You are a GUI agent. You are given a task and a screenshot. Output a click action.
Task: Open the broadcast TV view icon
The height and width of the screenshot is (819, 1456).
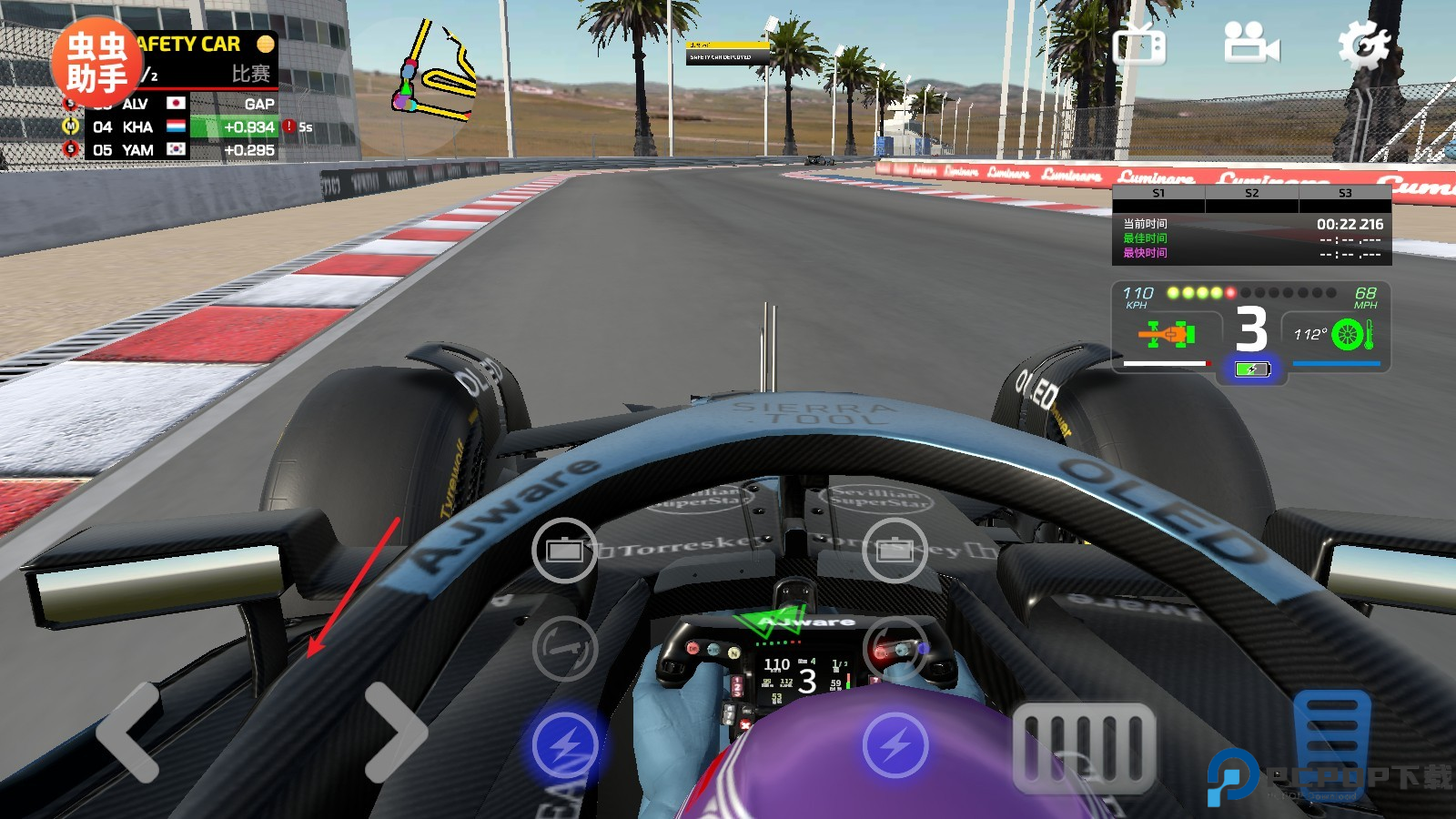coord(1139,45)
